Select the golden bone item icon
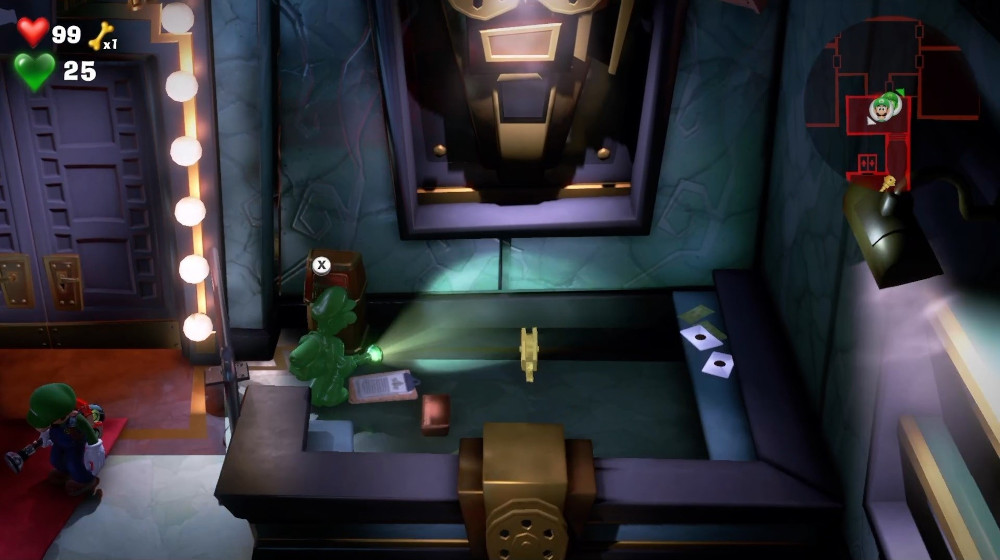 [x=100, y=37]
